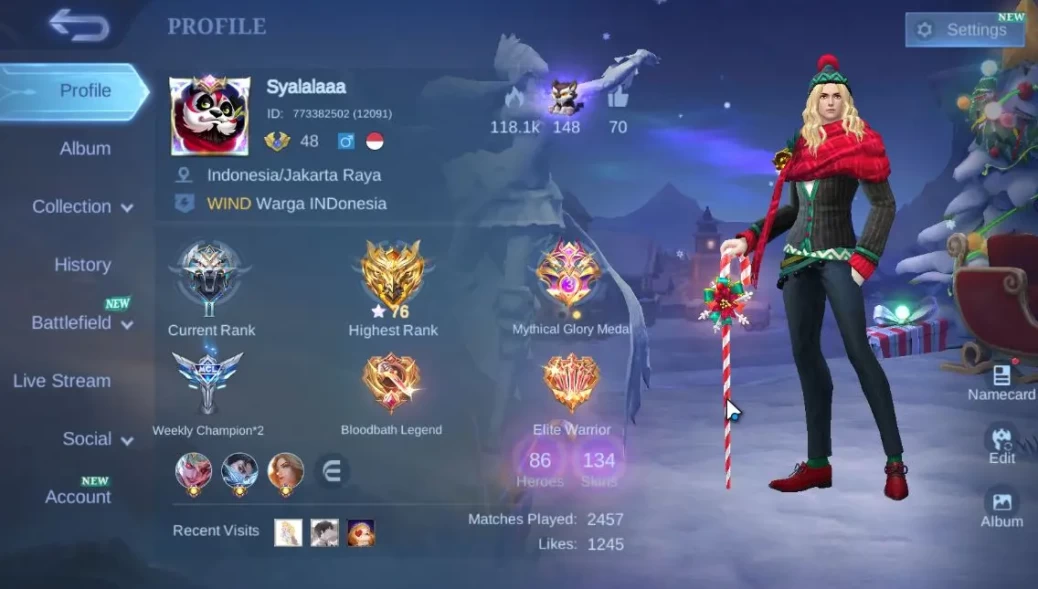The image size is (1038, 589).
Task: Open the History tab
Action: tap(82, 265)
